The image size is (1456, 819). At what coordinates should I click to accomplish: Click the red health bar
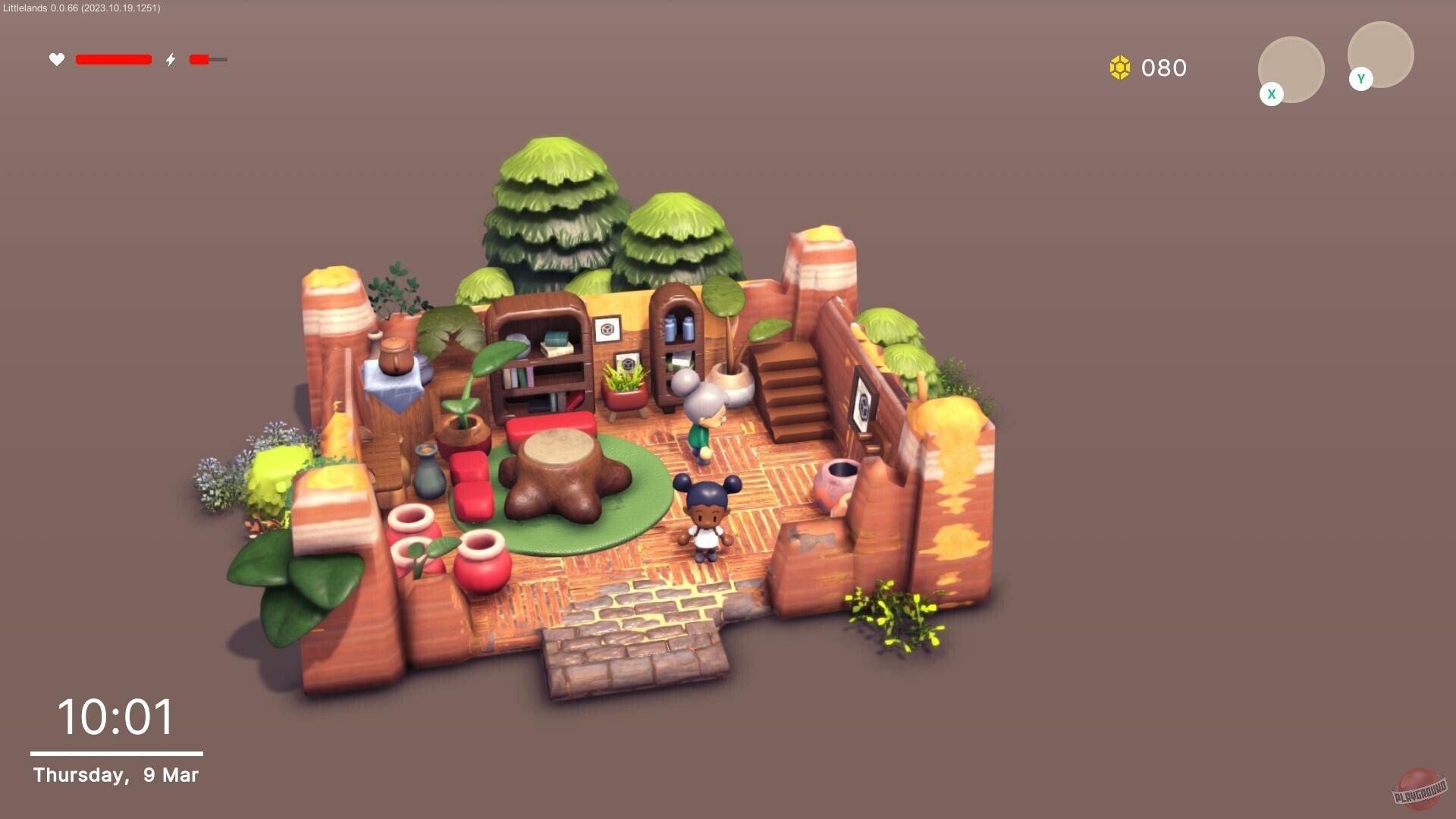pyautogui.click(x=114, y=59)
